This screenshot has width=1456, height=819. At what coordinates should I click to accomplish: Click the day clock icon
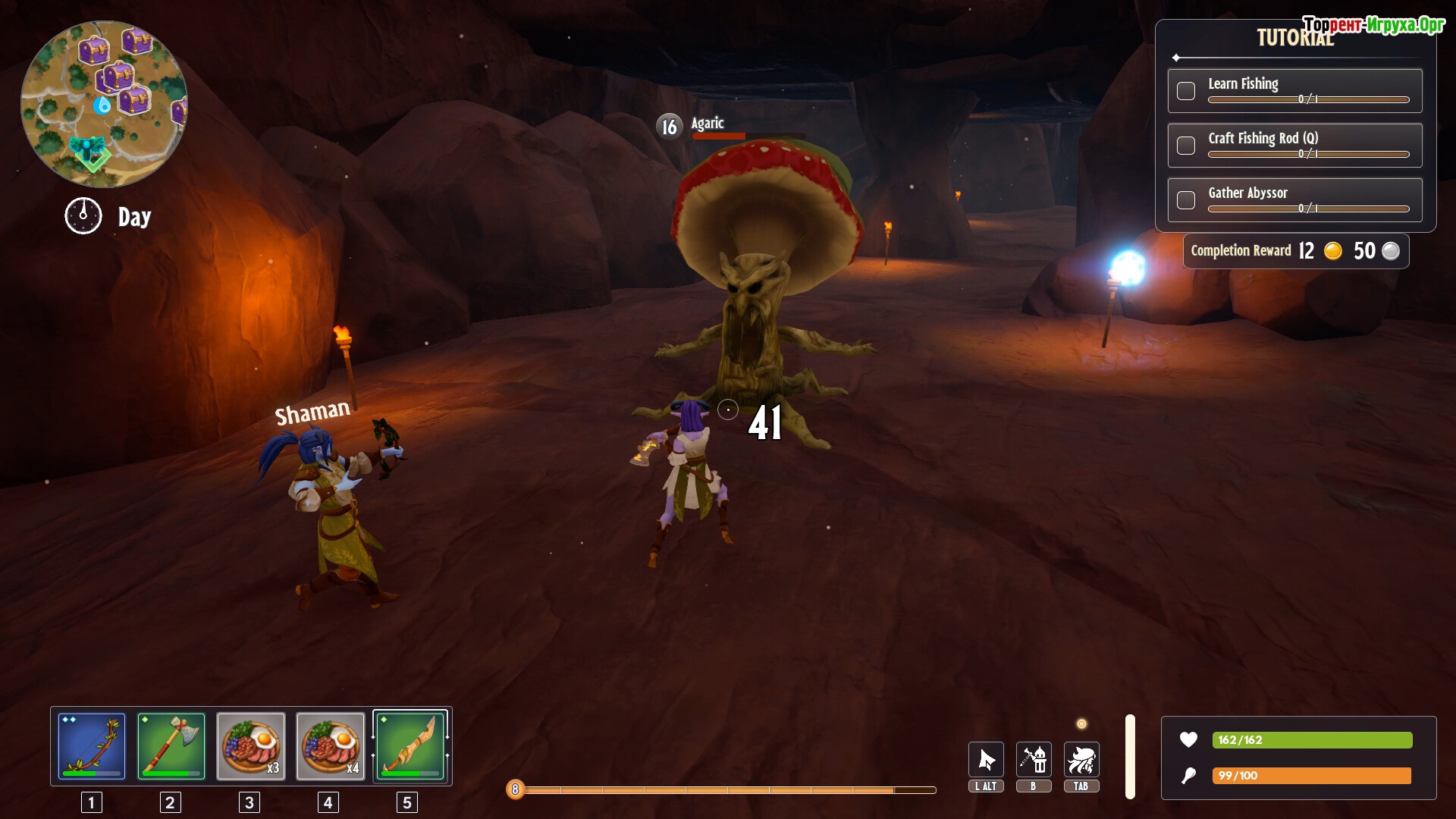(83, 216)
